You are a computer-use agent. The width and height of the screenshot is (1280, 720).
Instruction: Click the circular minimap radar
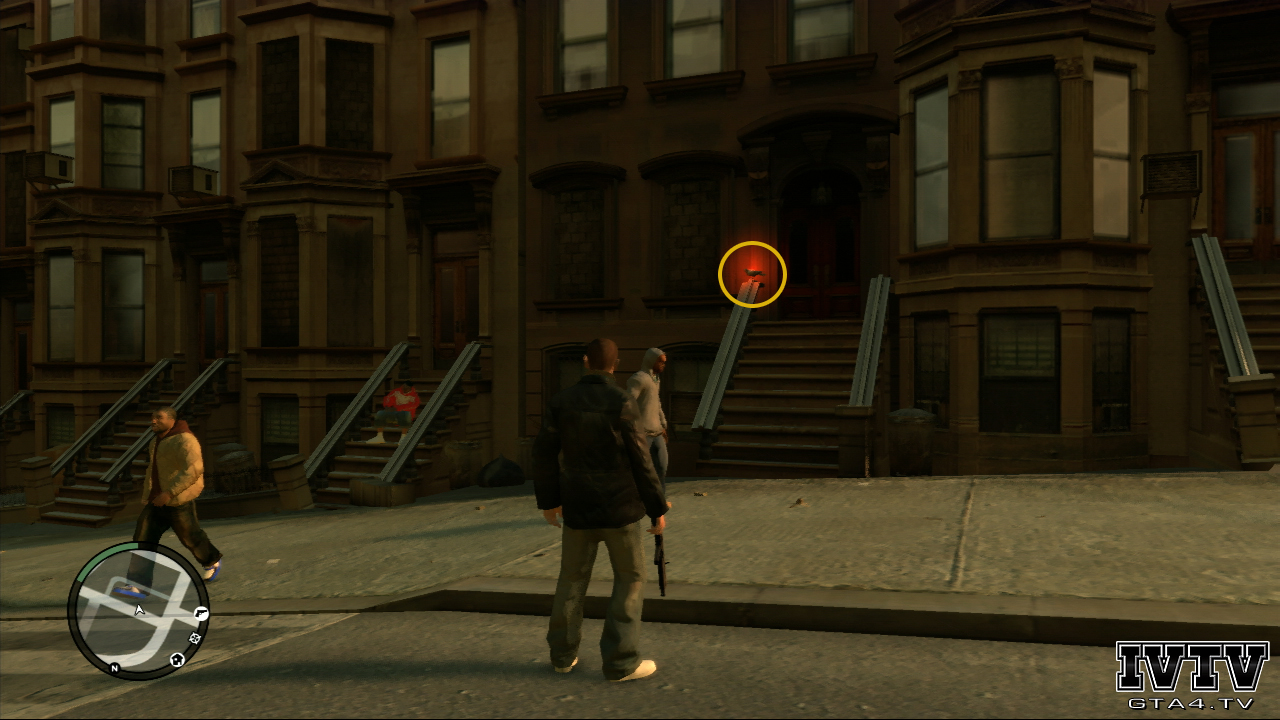point(138,611)
